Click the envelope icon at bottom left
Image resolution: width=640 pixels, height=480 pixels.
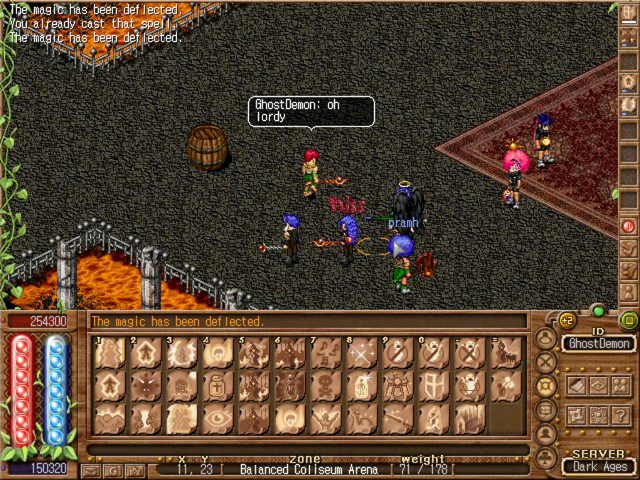pyautogui.click(x=92, y=468)
